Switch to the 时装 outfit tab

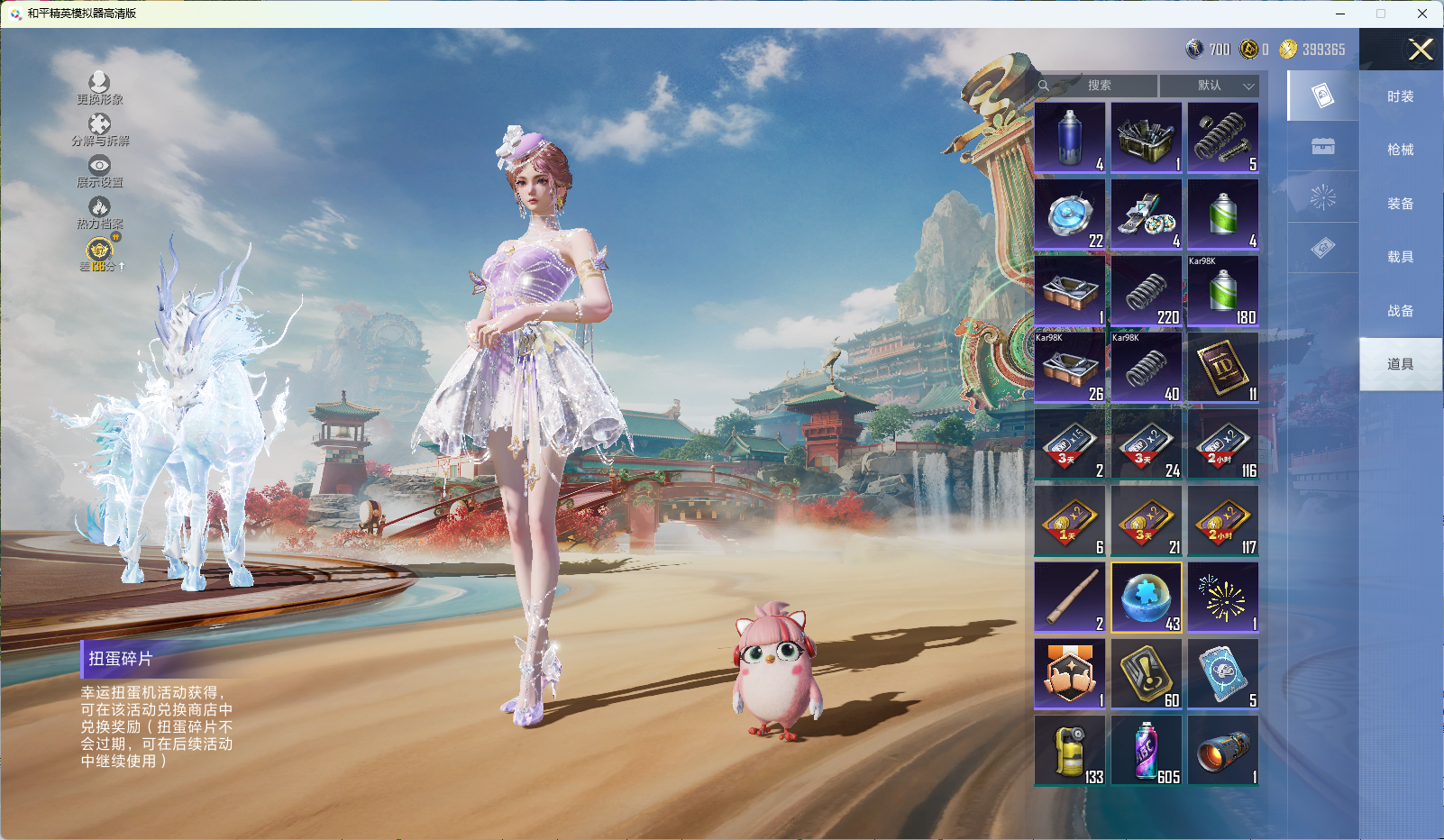click(x=1400, y=96)
